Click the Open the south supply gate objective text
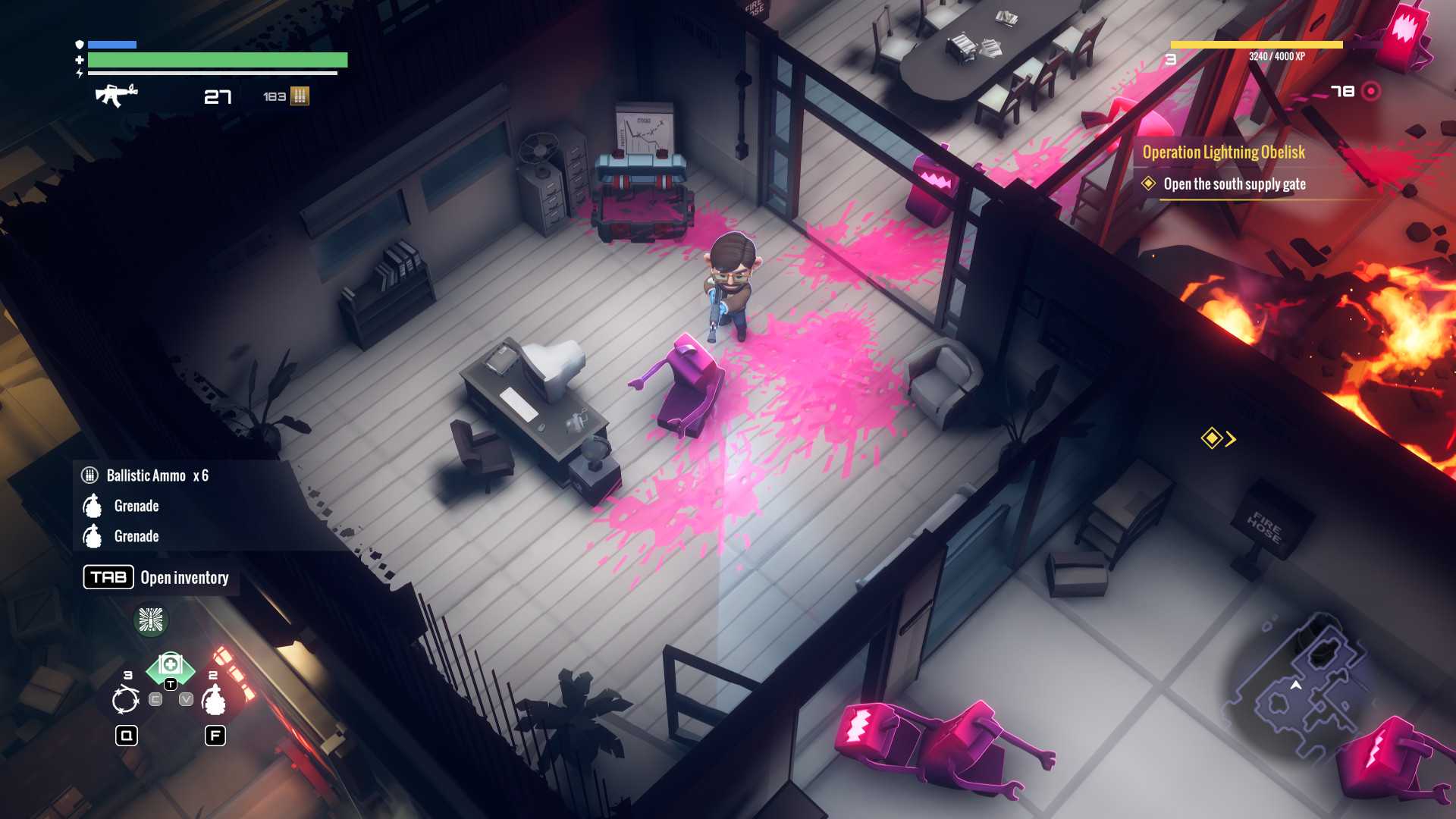This screenshot has height=819, width=1456. pyautogui.click(x=1235, y=184)
